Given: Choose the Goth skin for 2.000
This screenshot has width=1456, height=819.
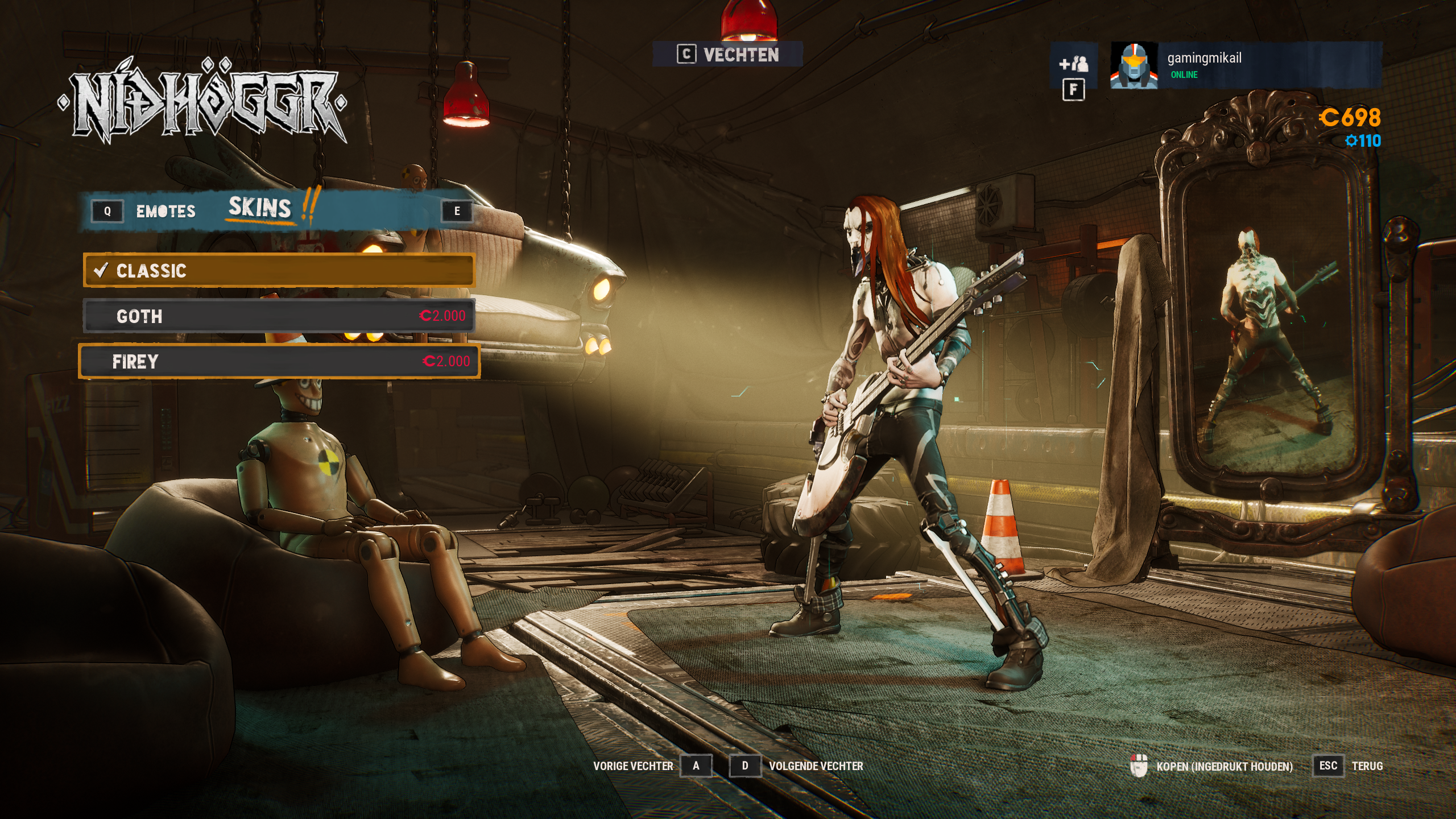Looking at the screenshot, I should pyautogui.click(x=279, y=316).
